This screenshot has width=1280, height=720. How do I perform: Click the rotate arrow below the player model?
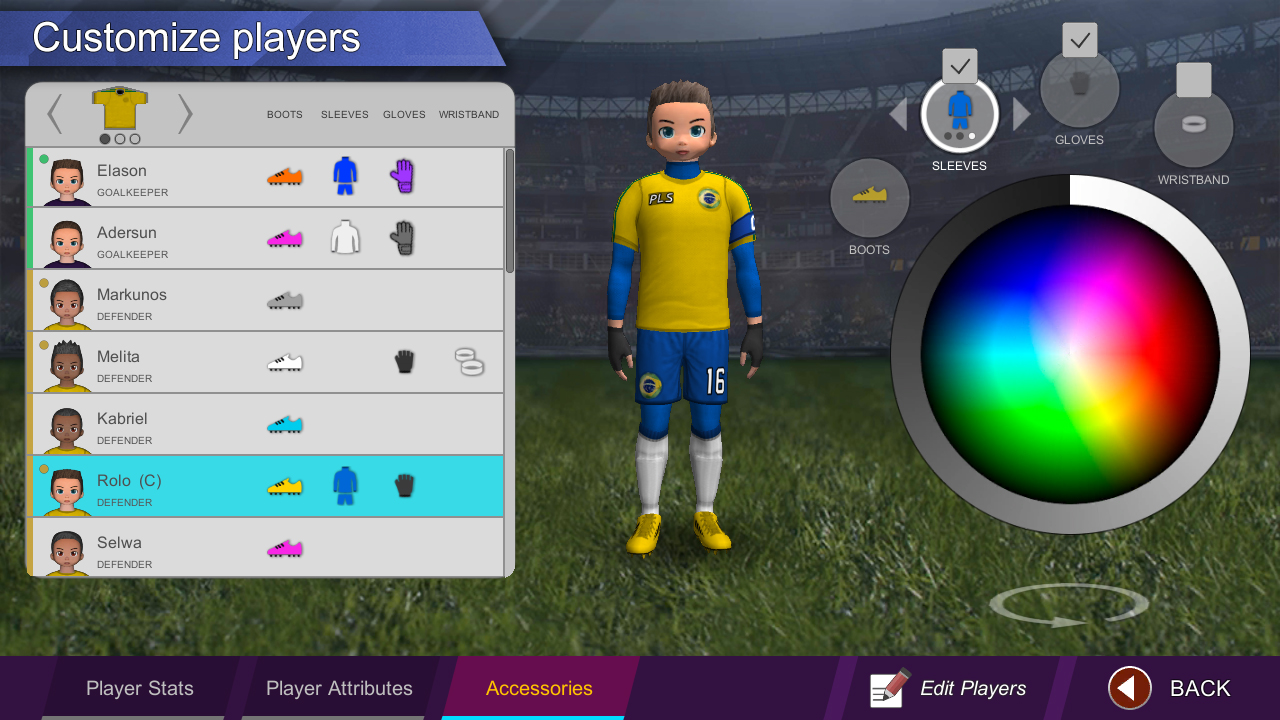1067,604
